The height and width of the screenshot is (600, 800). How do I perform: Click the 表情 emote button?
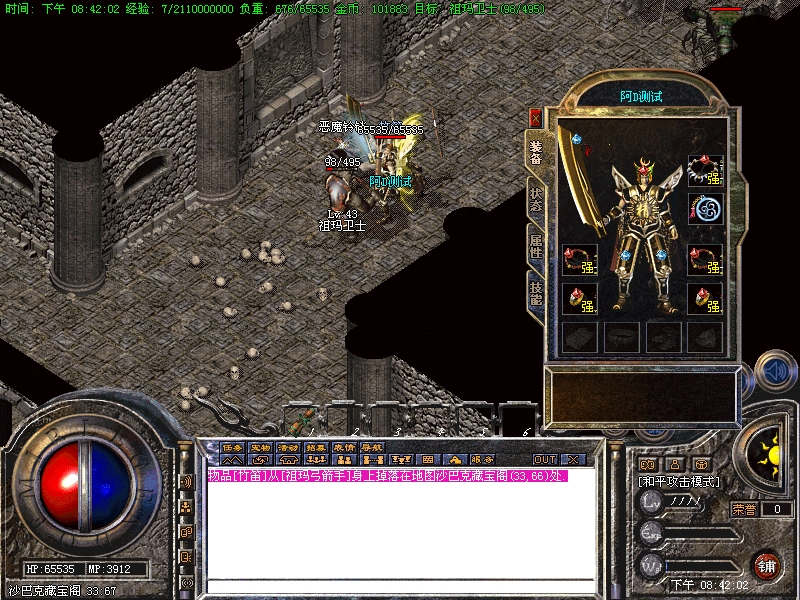coord(345,447)
